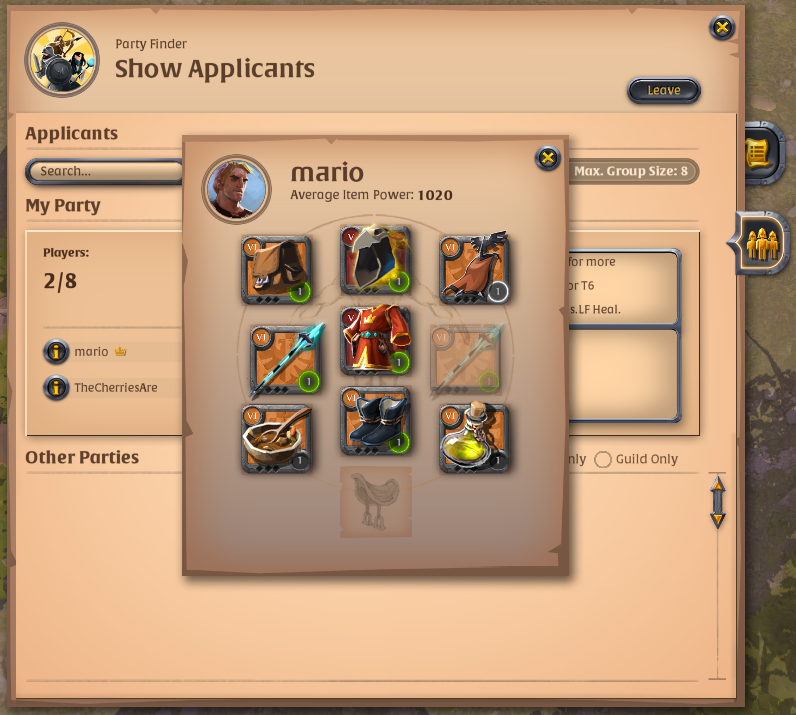
Task: Open the scroll side tab
Action: click(x=761, y=152)
